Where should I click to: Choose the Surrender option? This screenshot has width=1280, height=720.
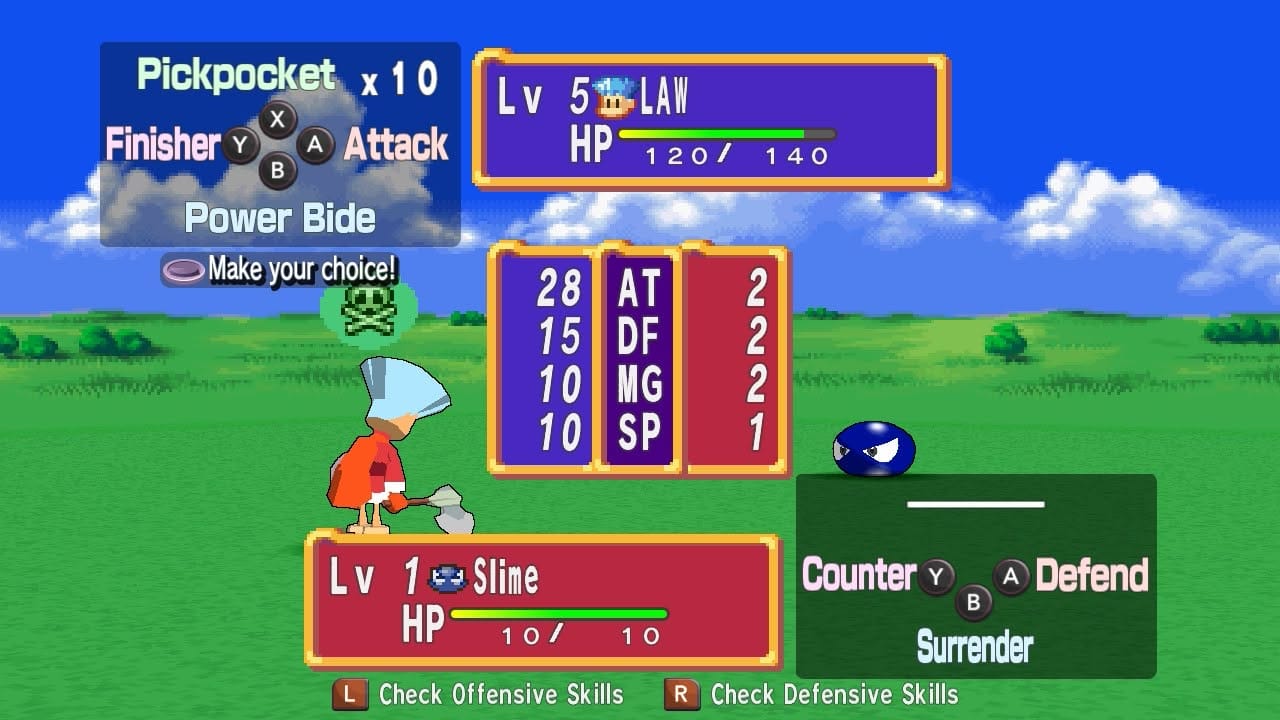tap(975, 646)
